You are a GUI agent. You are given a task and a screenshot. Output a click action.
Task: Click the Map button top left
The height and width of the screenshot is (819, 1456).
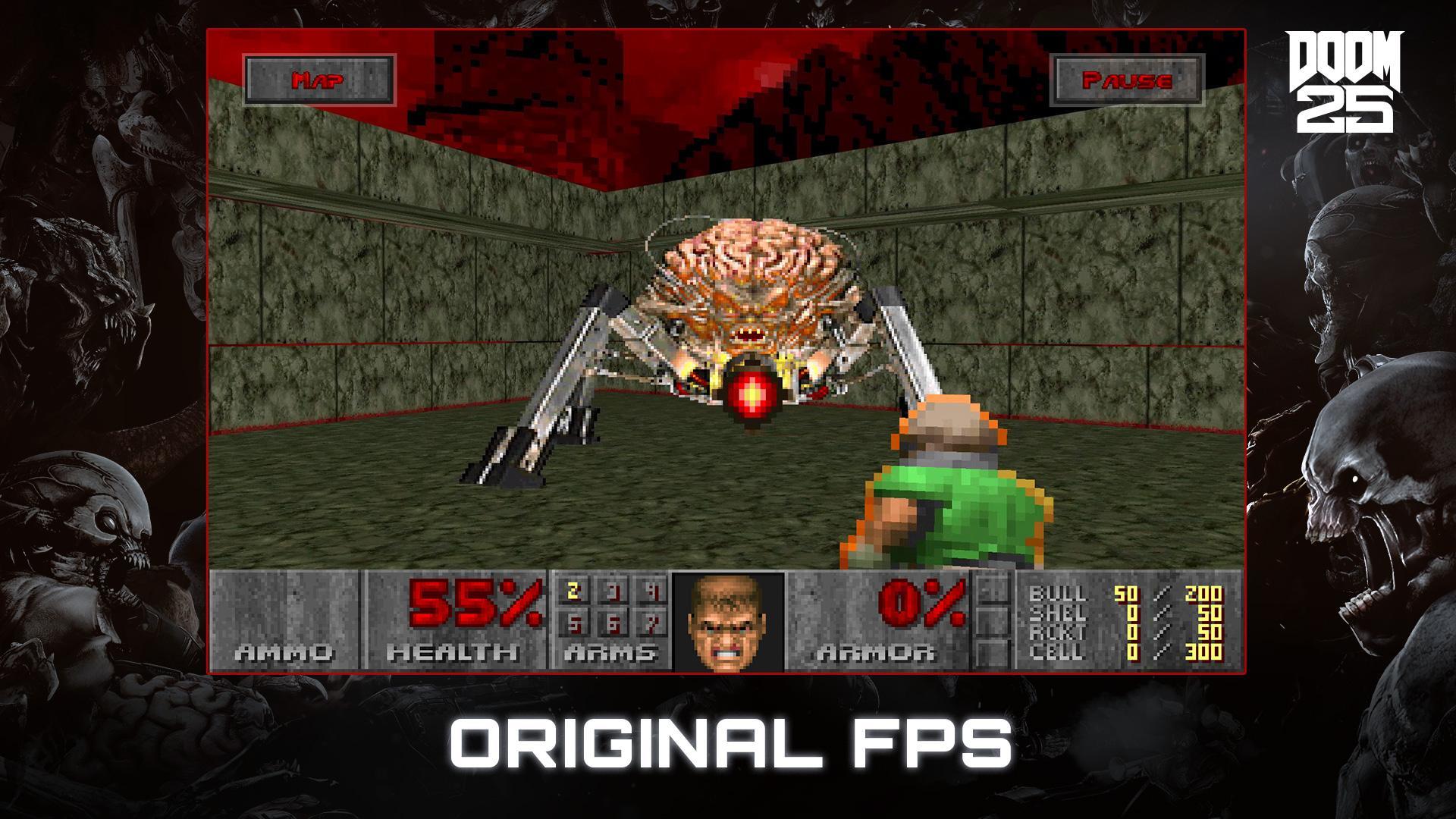tap(320, 79)
